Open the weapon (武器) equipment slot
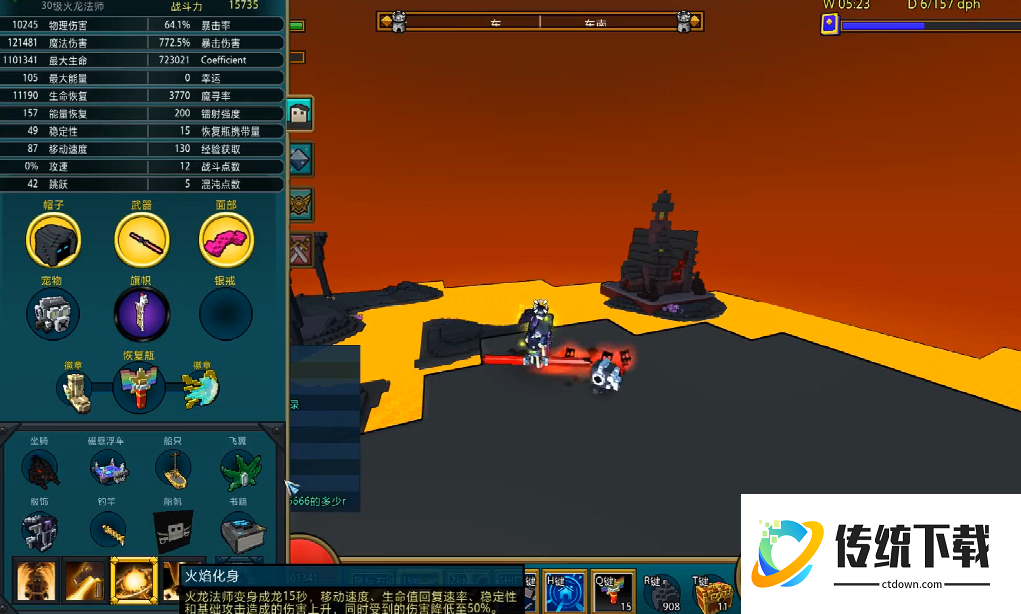Viewport: 1021px width, 614px height. (141, 241)
